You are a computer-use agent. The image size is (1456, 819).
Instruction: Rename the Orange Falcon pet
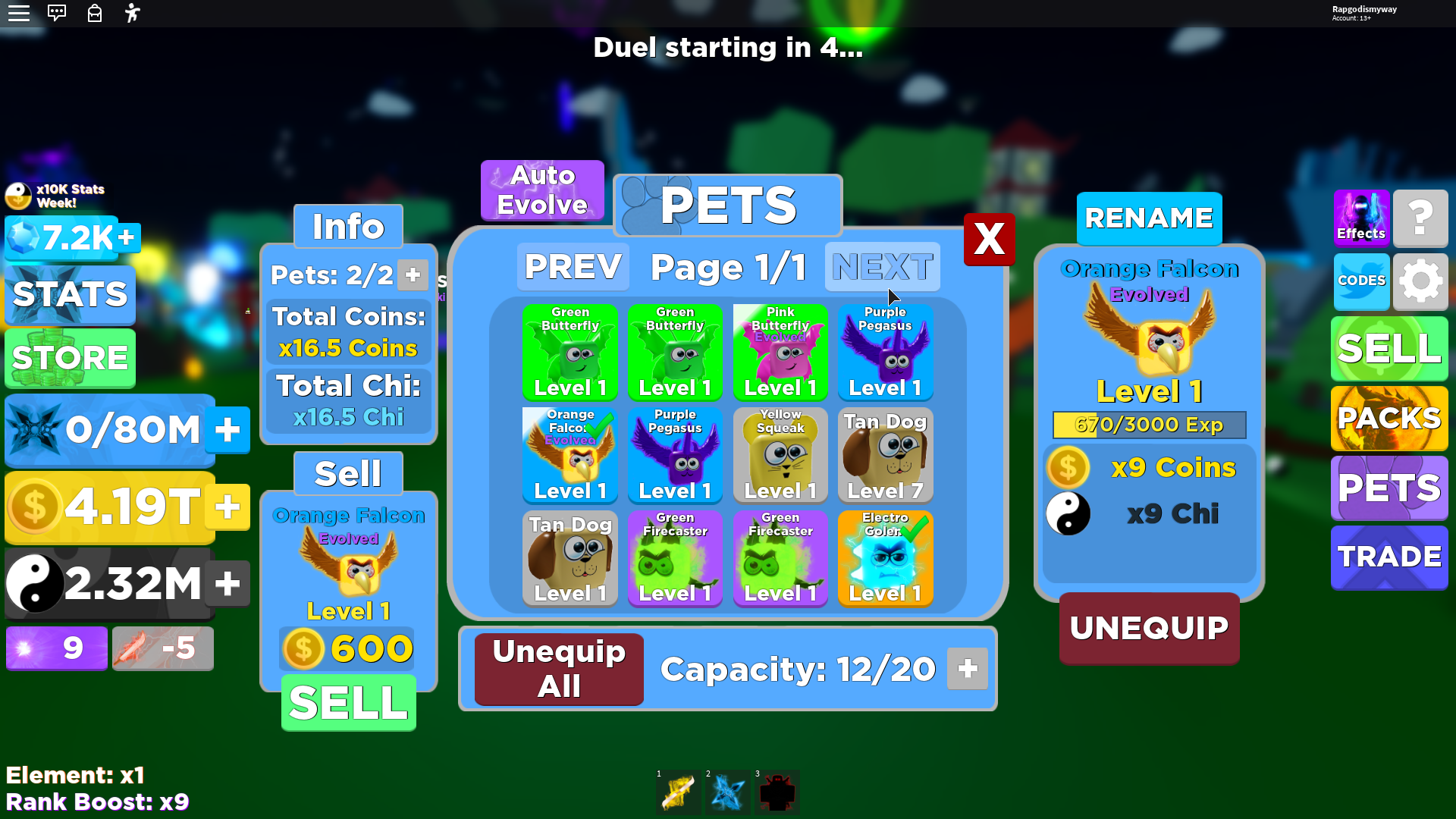(1149, 218)
